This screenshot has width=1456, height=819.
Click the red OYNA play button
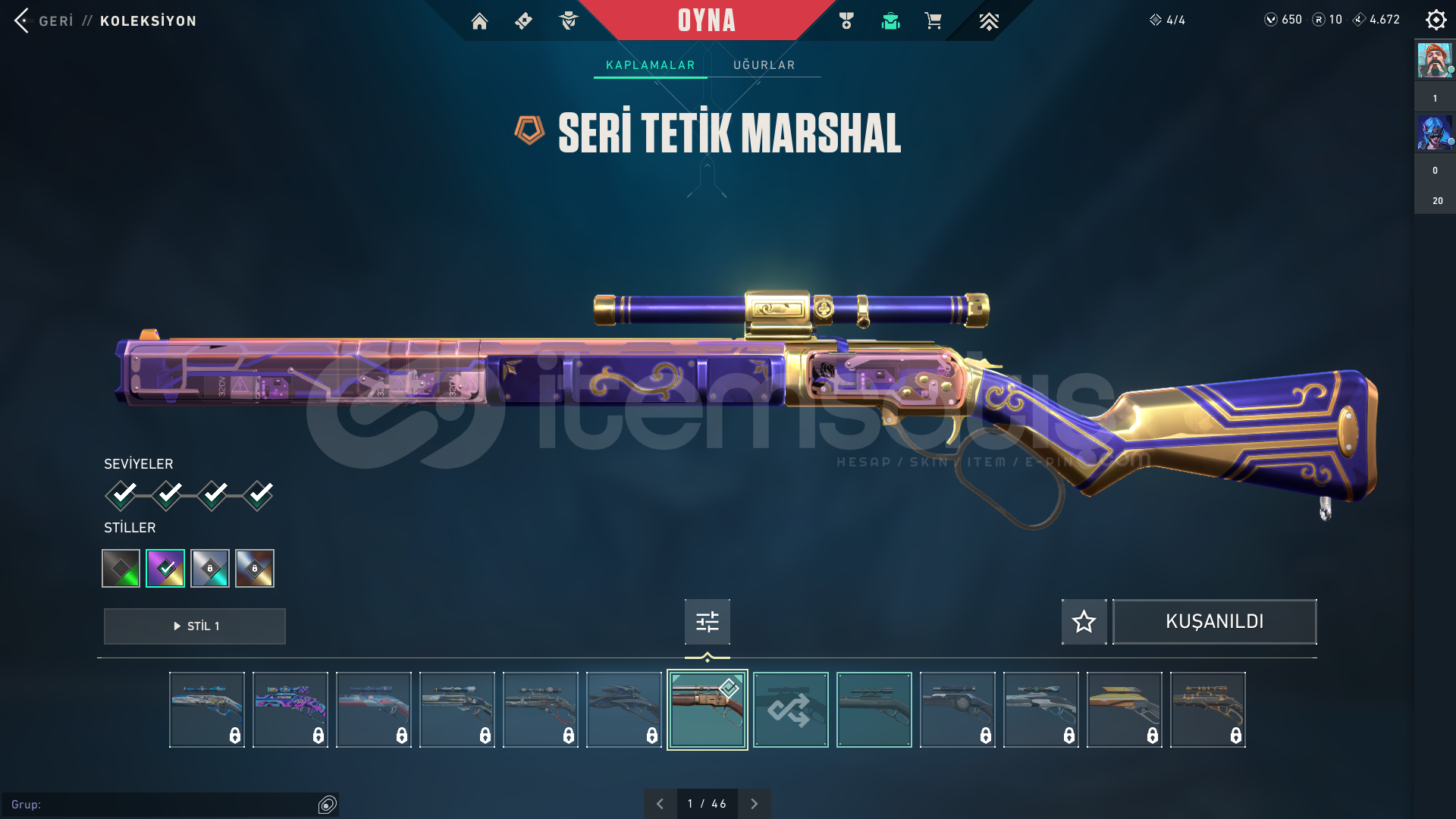point(706,20)
